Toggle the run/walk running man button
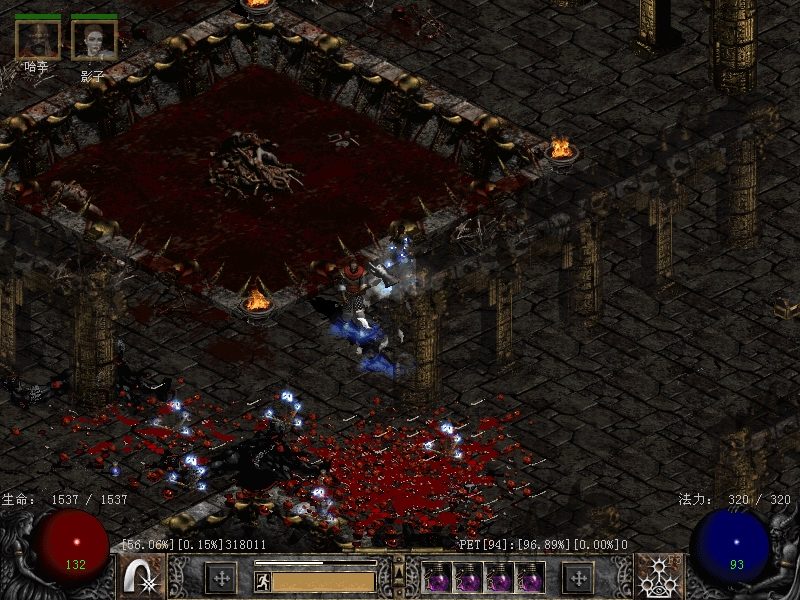Screen dimensions: 800x600 point(263,581)
